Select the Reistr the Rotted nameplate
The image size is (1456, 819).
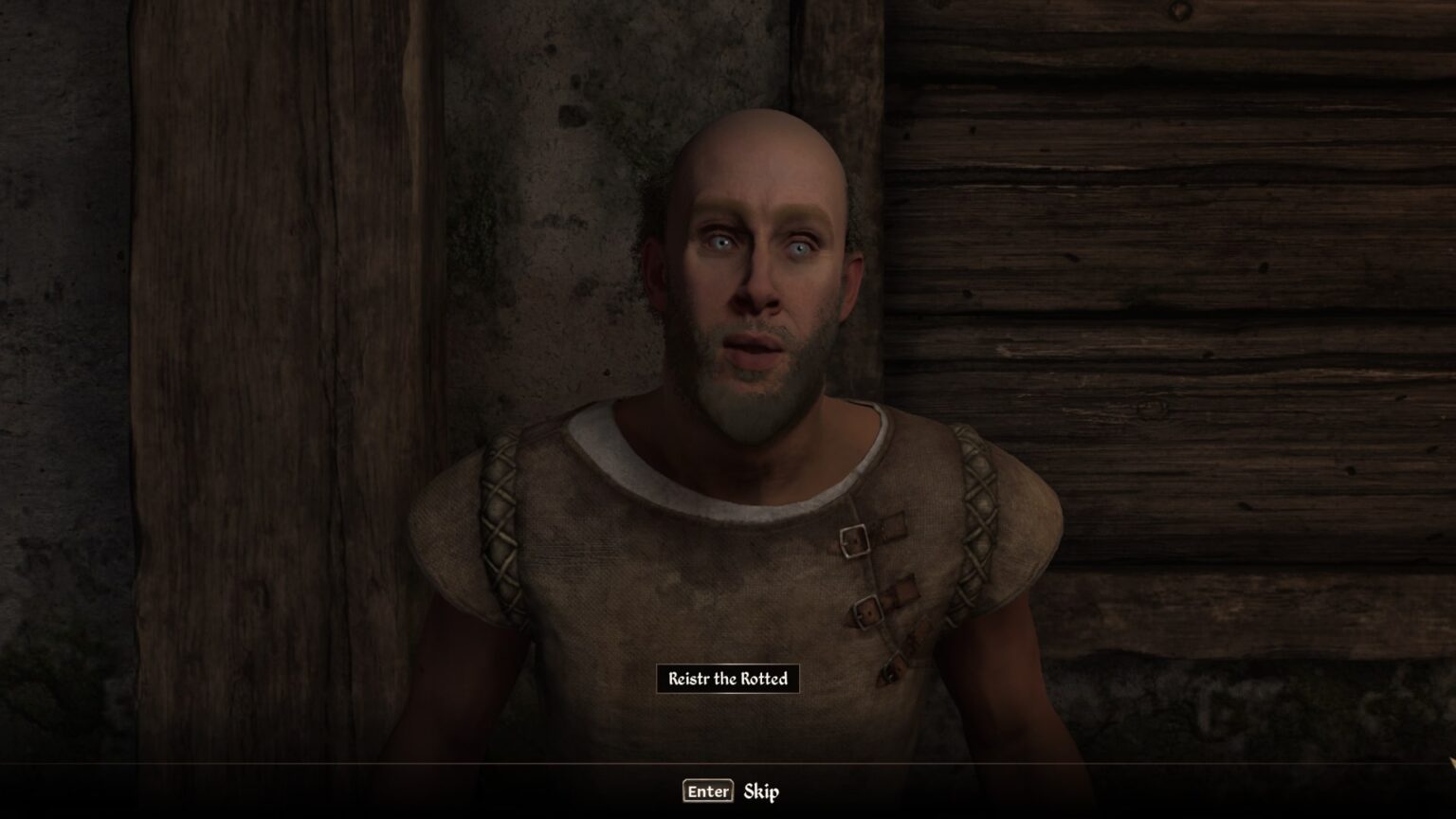tap(728, 678)
